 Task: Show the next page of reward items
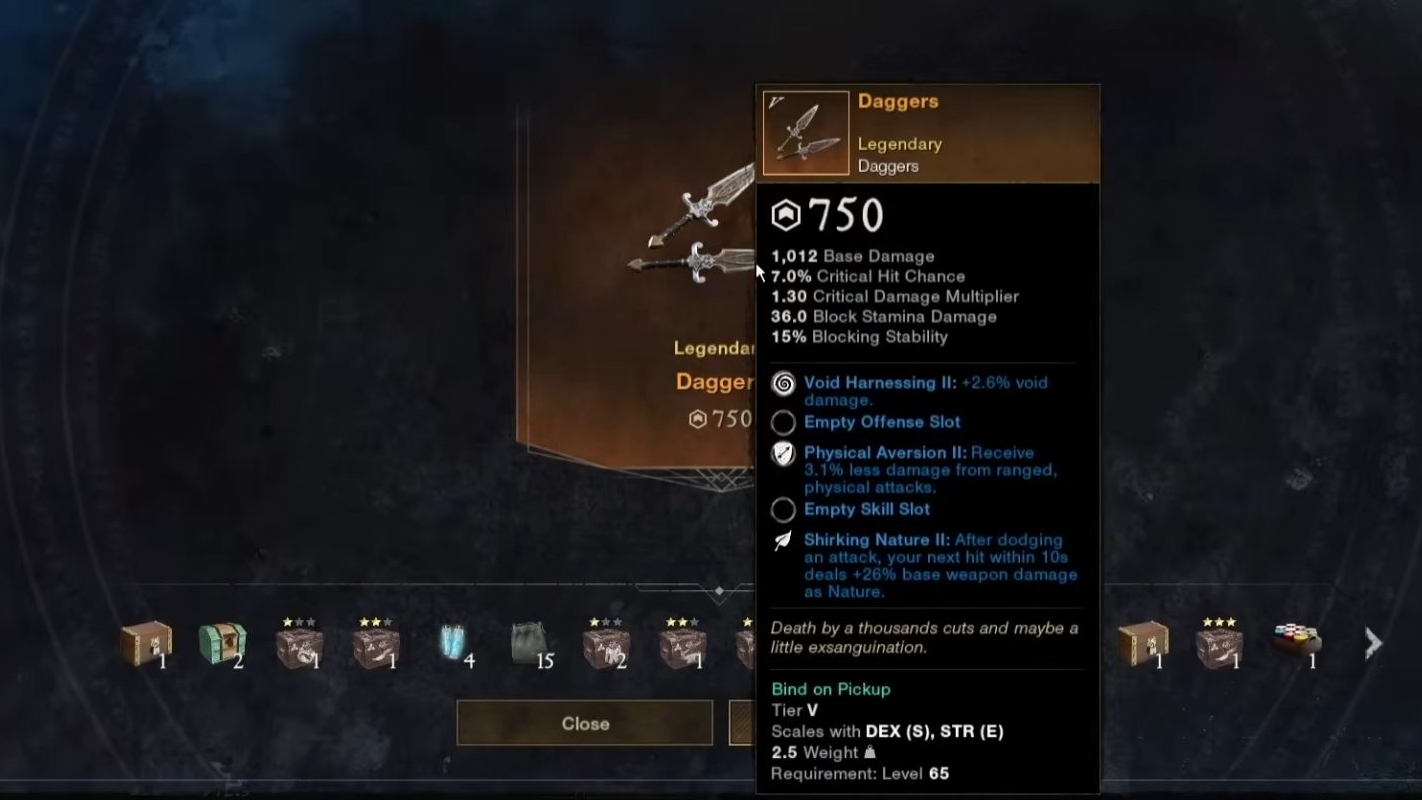[1373, 644]
